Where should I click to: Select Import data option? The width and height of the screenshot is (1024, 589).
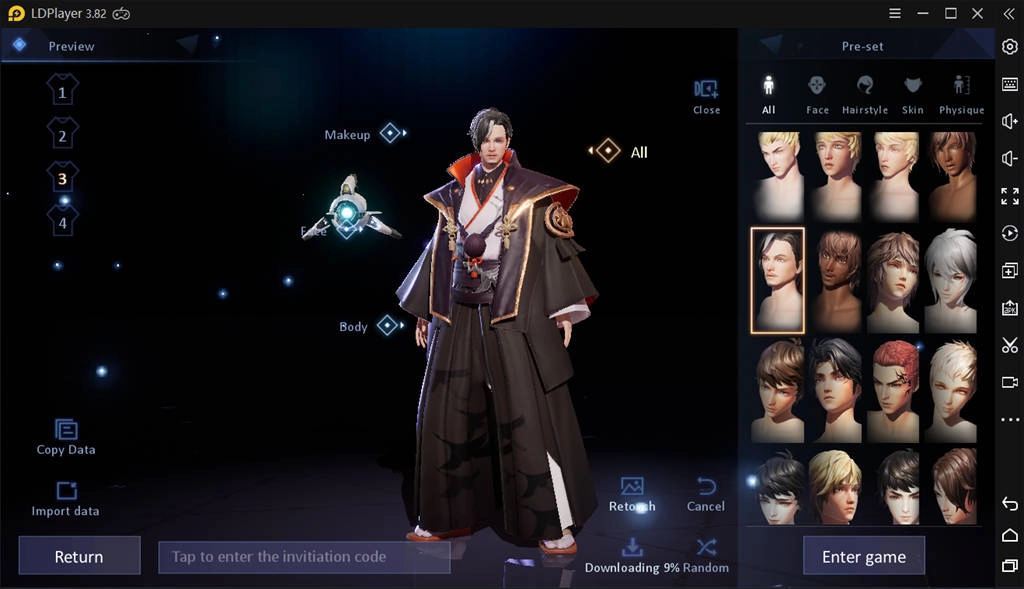pyautogui.click(x=66, y=498)
